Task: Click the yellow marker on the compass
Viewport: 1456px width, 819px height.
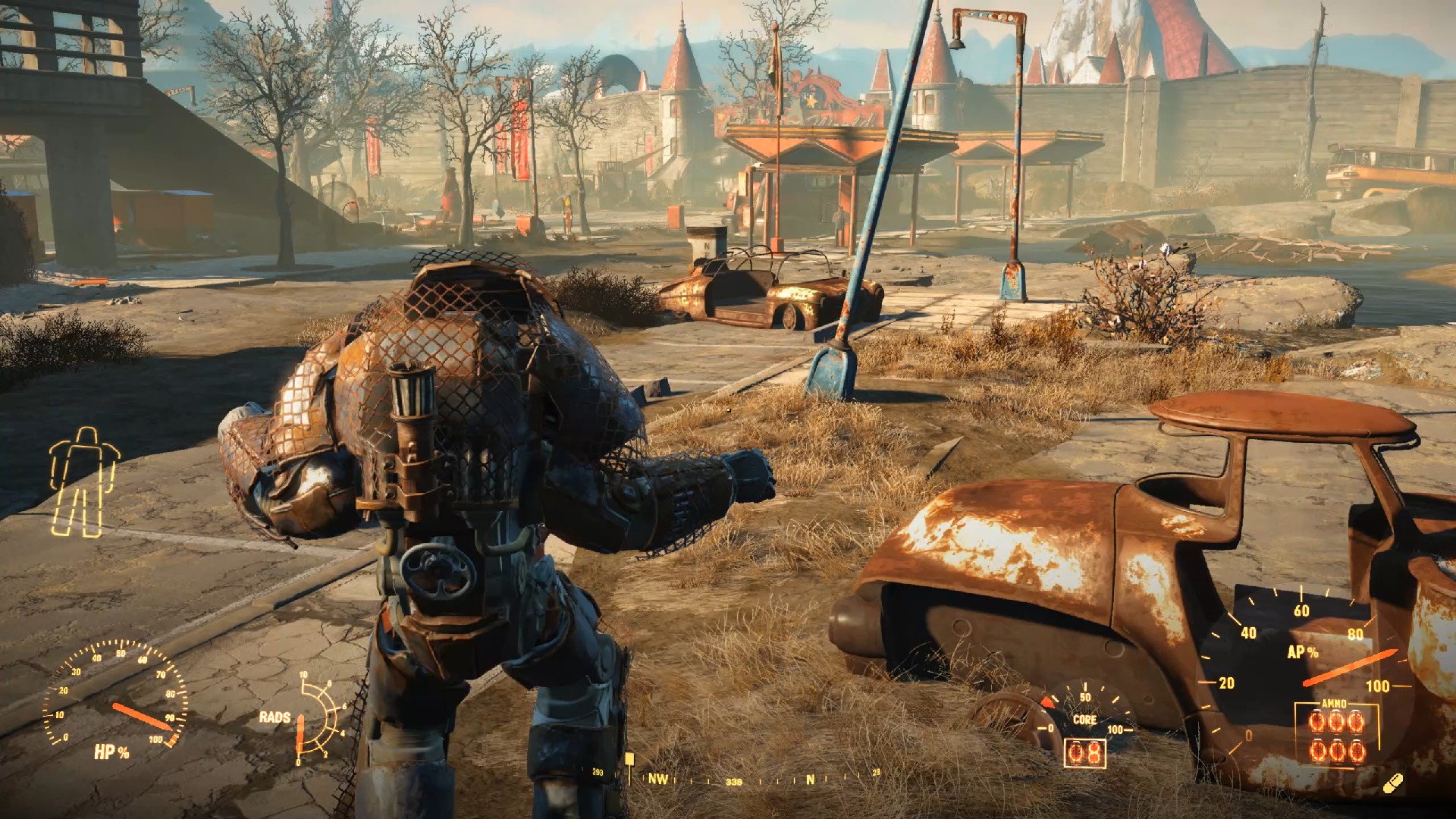Action: [629, 760]
